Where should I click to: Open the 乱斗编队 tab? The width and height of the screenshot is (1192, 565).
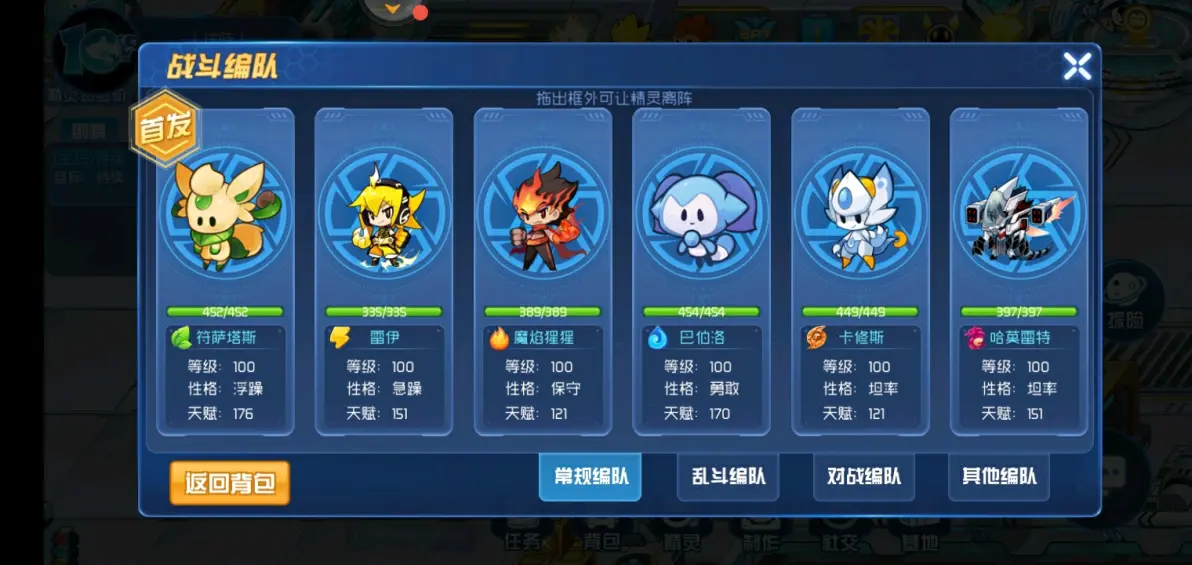pos(728,477)
